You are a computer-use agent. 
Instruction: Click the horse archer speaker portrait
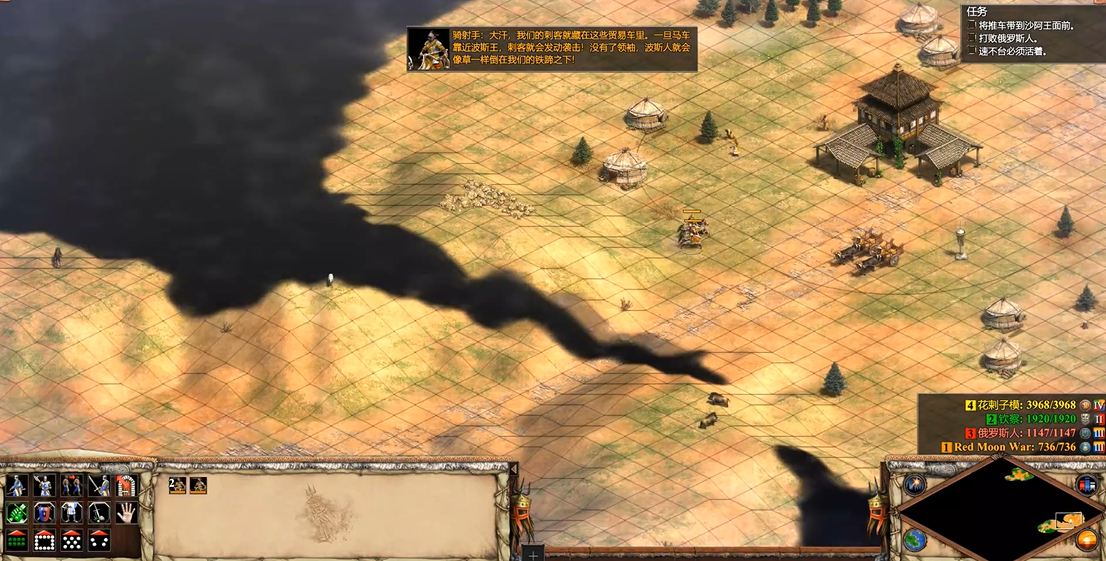point(428,48)
